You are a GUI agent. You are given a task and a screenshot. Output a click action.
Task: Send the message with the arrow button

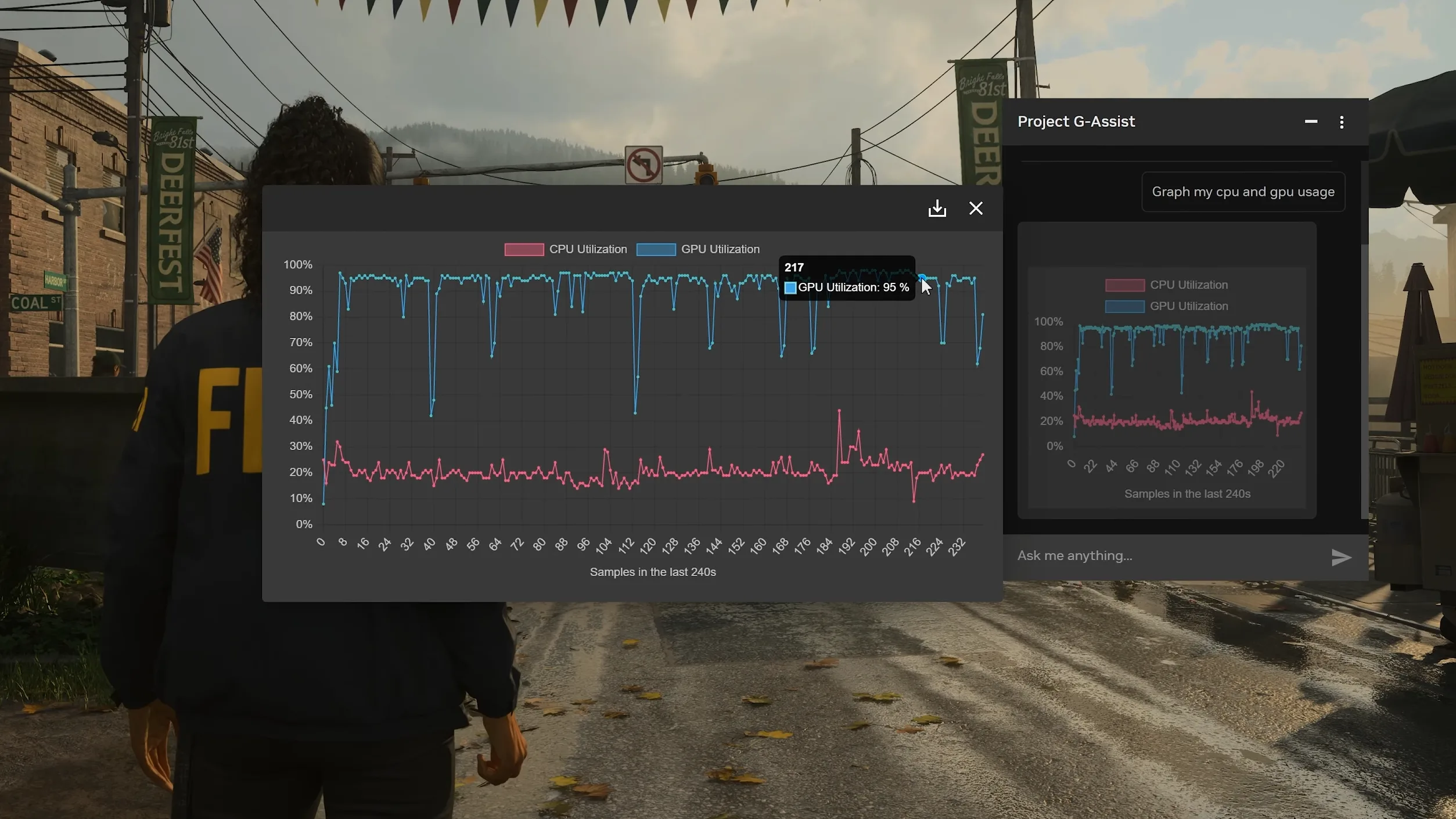pos(1340,557)
